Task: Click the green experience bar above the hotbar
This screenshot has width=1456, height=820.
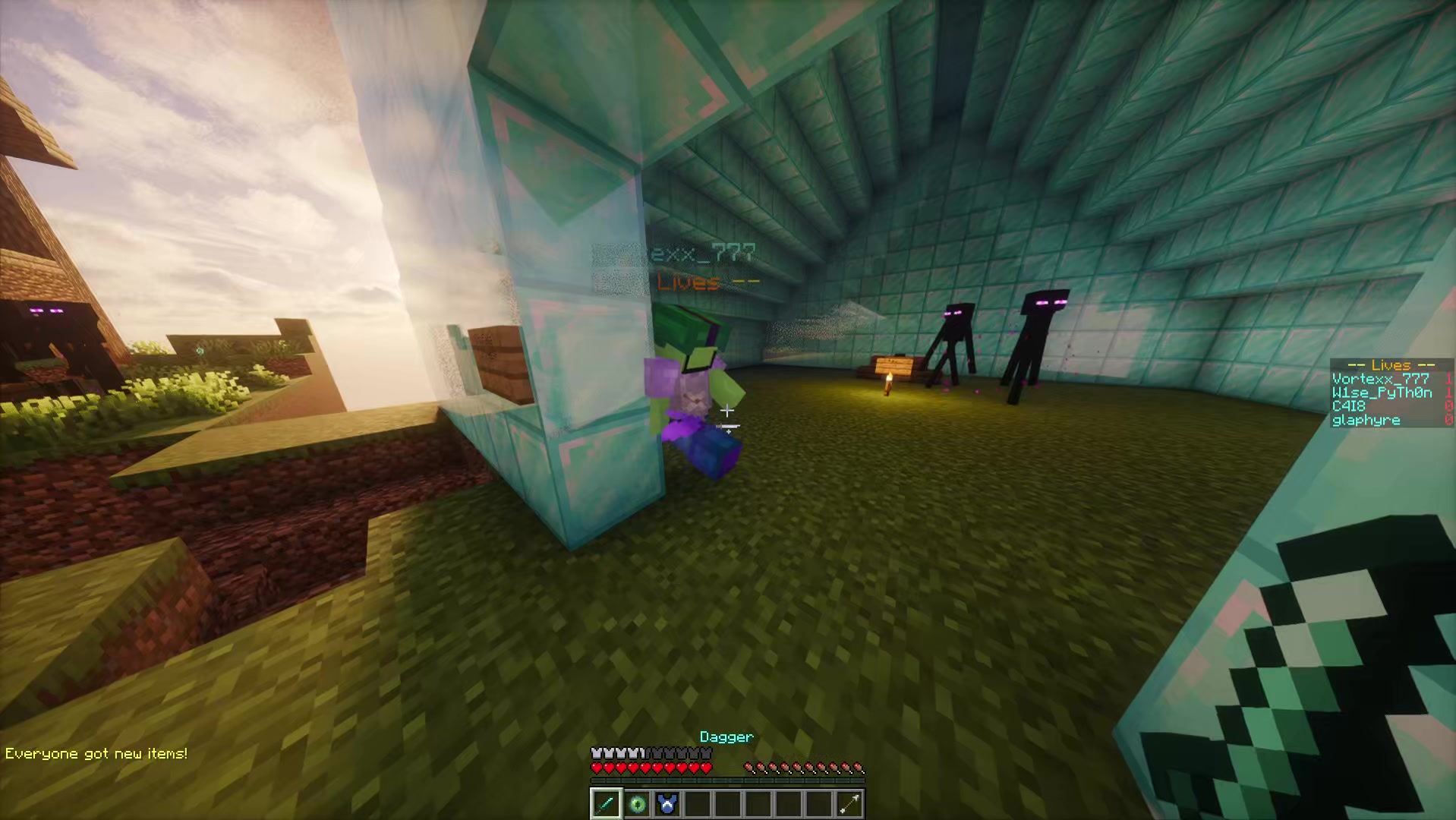Action: pyautogui.click(x=727, y=780)
